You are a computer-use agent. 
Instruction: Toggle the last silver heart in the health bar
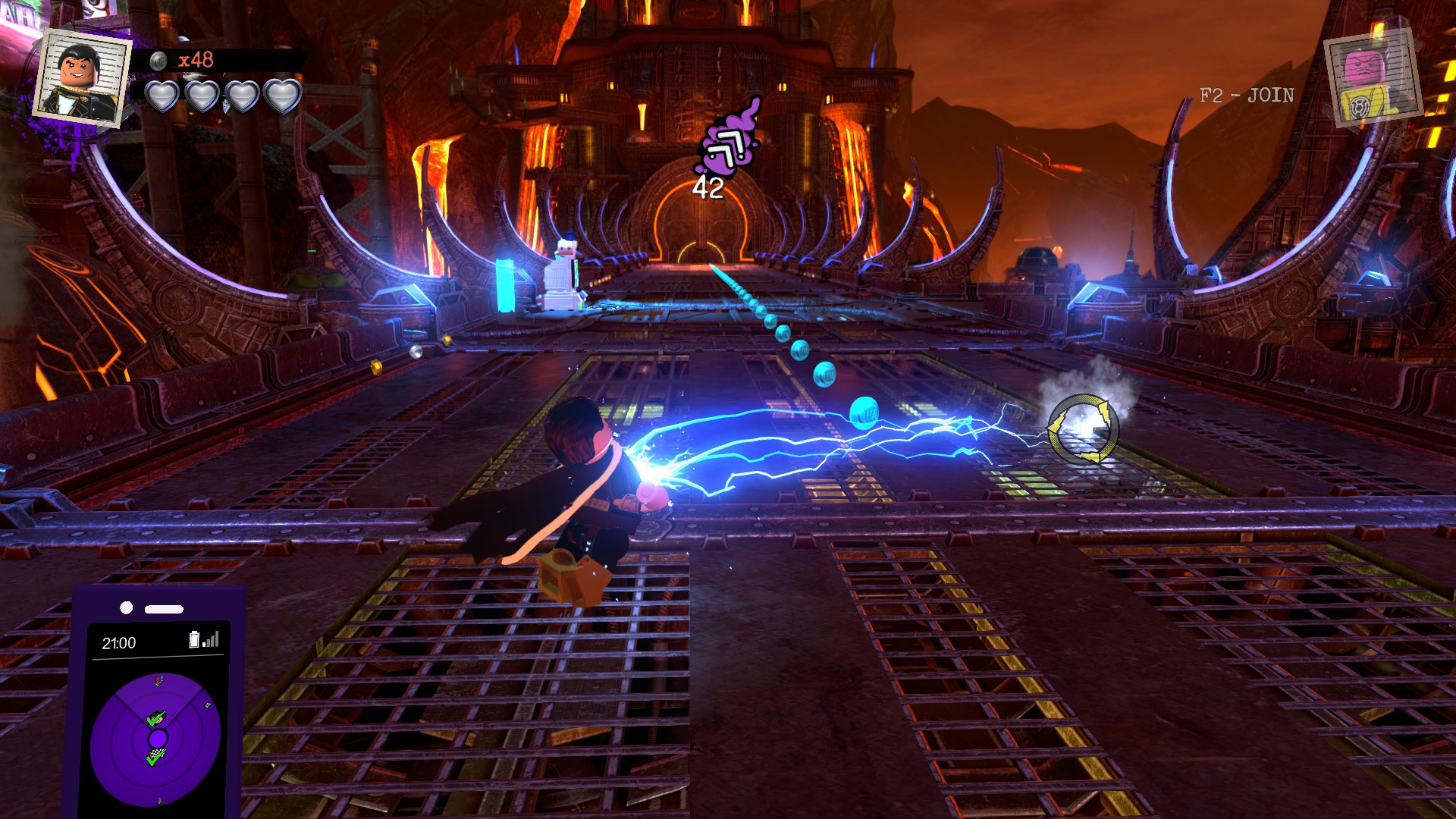(283, 97)
